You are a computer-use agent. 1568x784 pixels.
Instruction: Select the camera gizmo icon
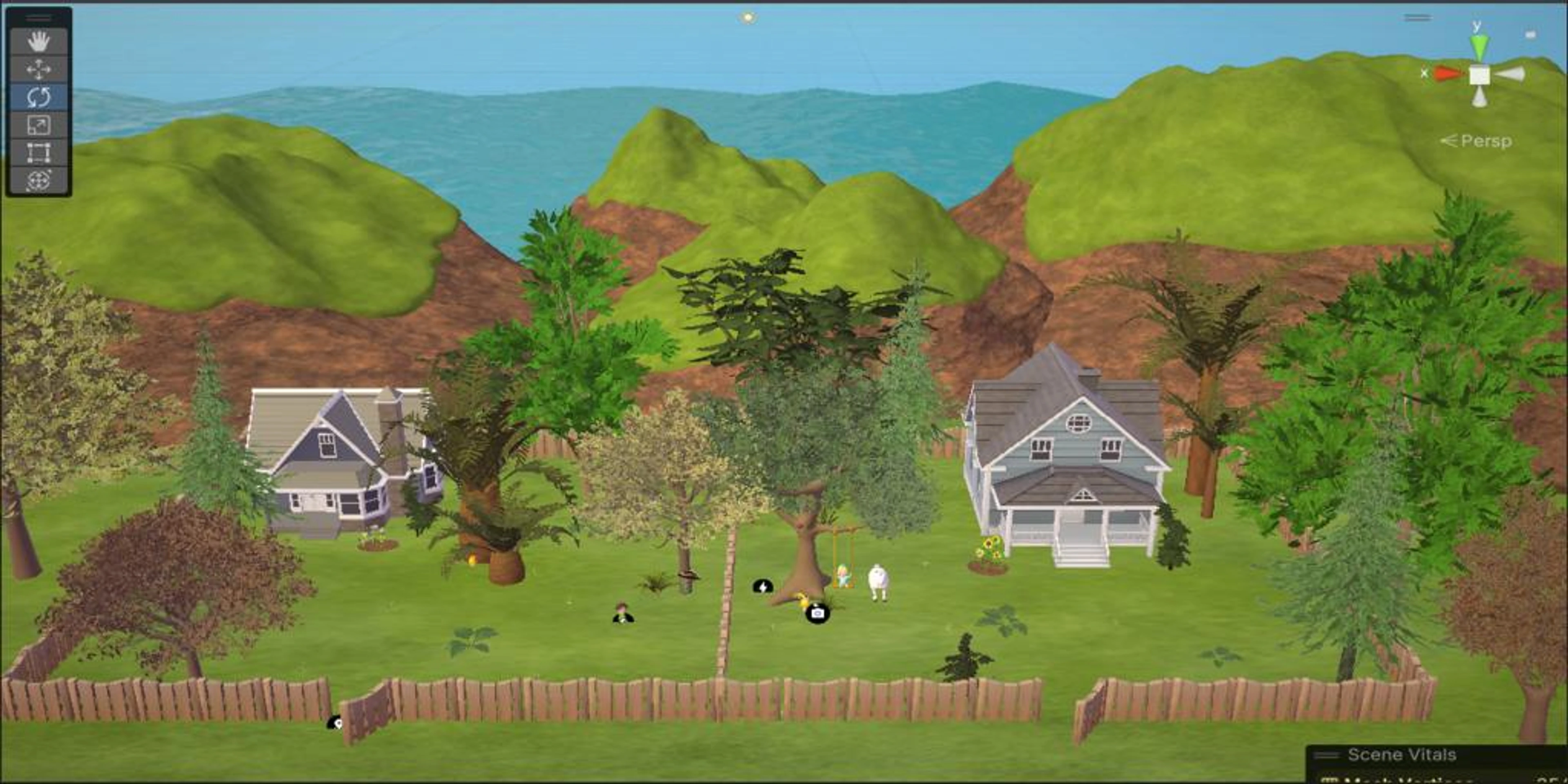point(817,613)
